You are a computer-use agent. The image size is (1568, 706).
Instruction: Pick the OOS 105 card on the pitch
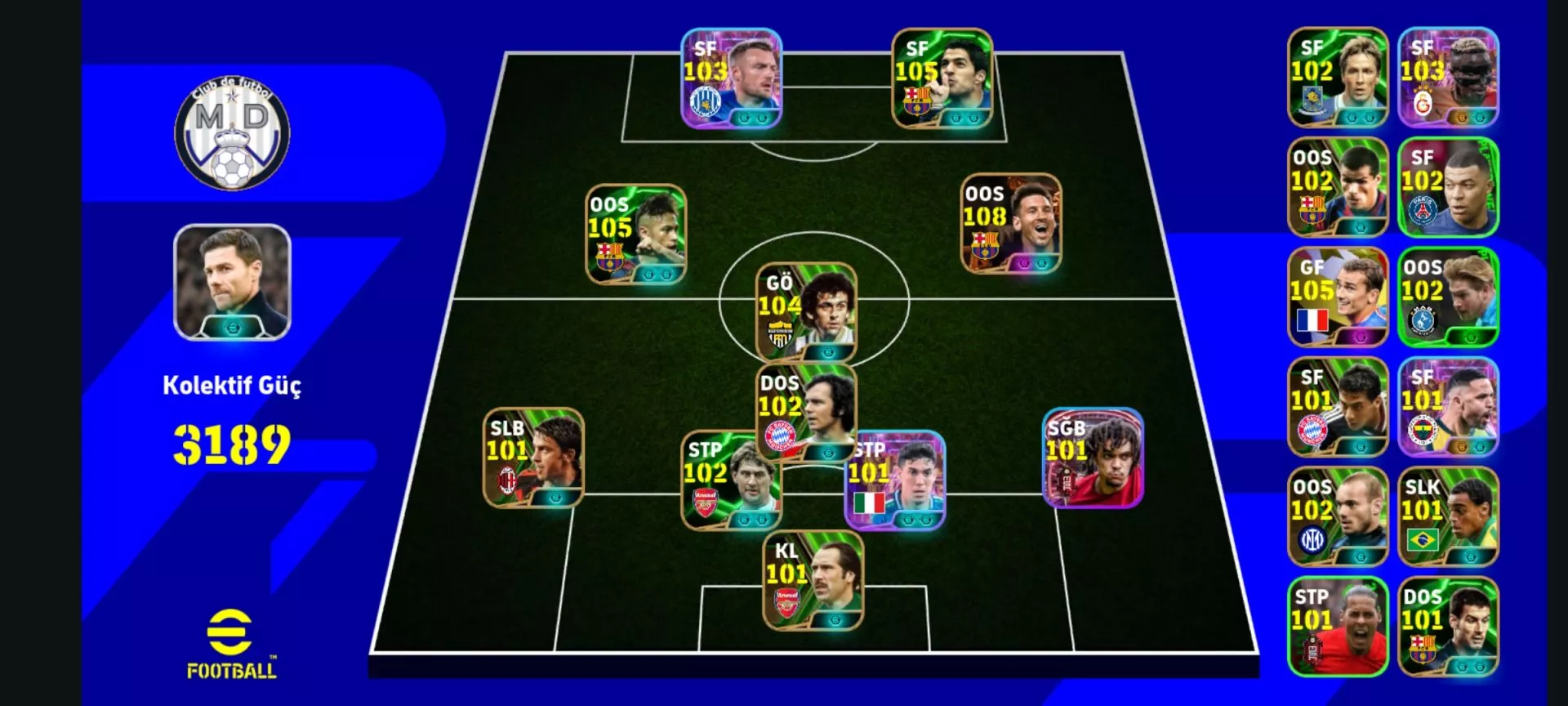[636, 235]
